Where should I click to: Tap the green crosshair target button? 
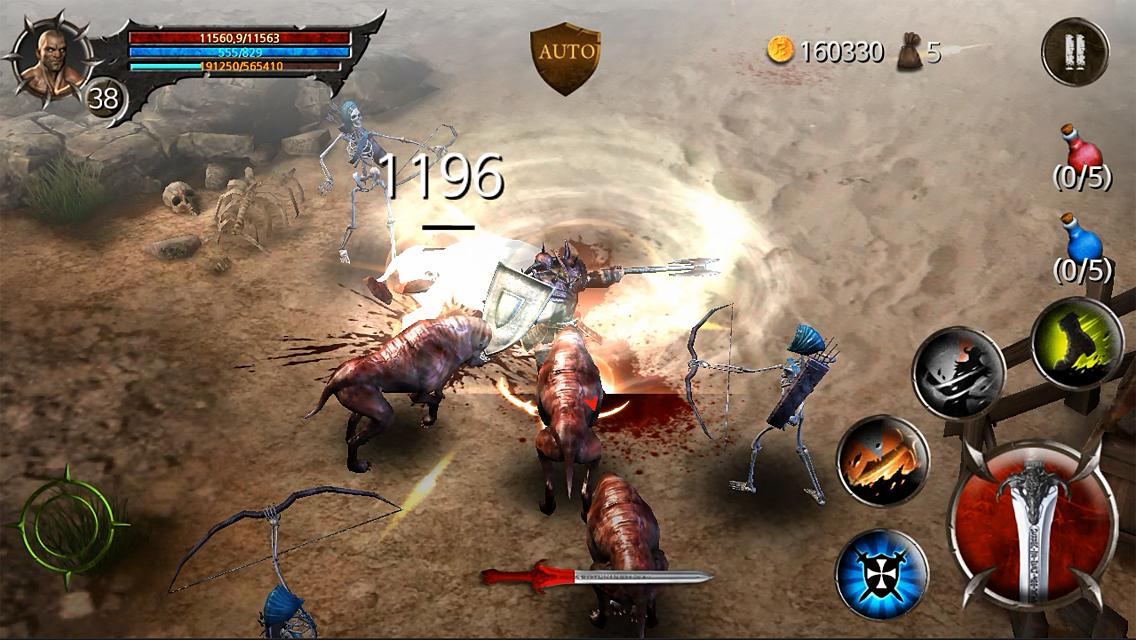[x=67, y=524]
